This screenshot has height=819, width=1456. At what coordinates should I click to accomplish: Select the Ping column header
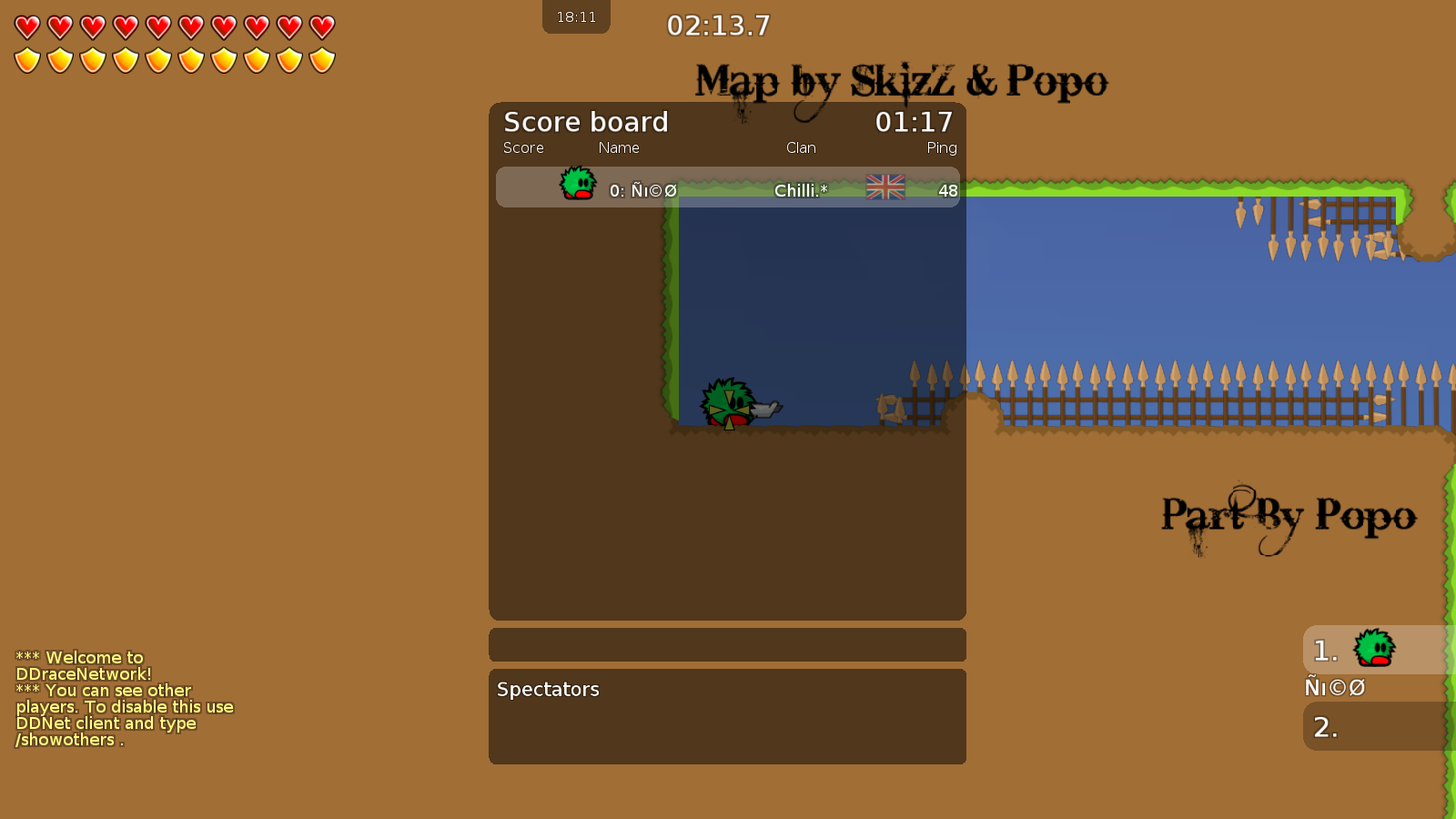pos(942,147)
